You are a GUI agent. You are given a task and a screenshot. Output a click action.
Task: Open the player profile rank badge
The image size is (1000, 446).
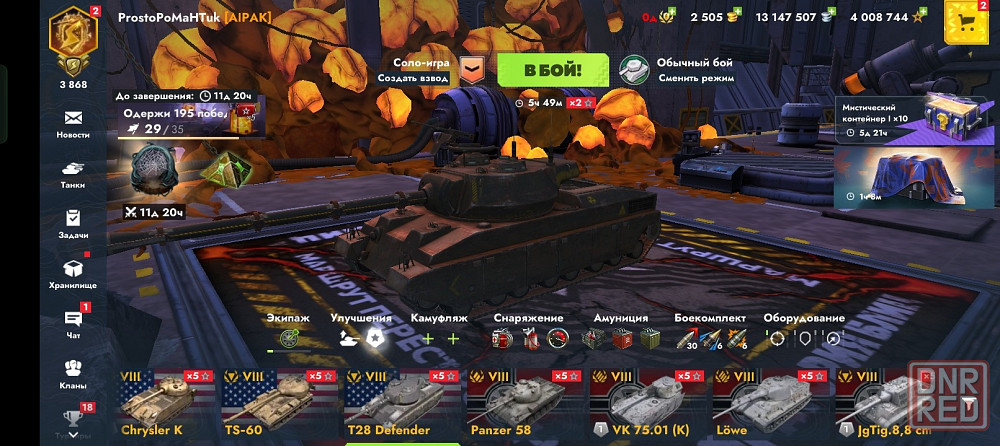point(73,41)
